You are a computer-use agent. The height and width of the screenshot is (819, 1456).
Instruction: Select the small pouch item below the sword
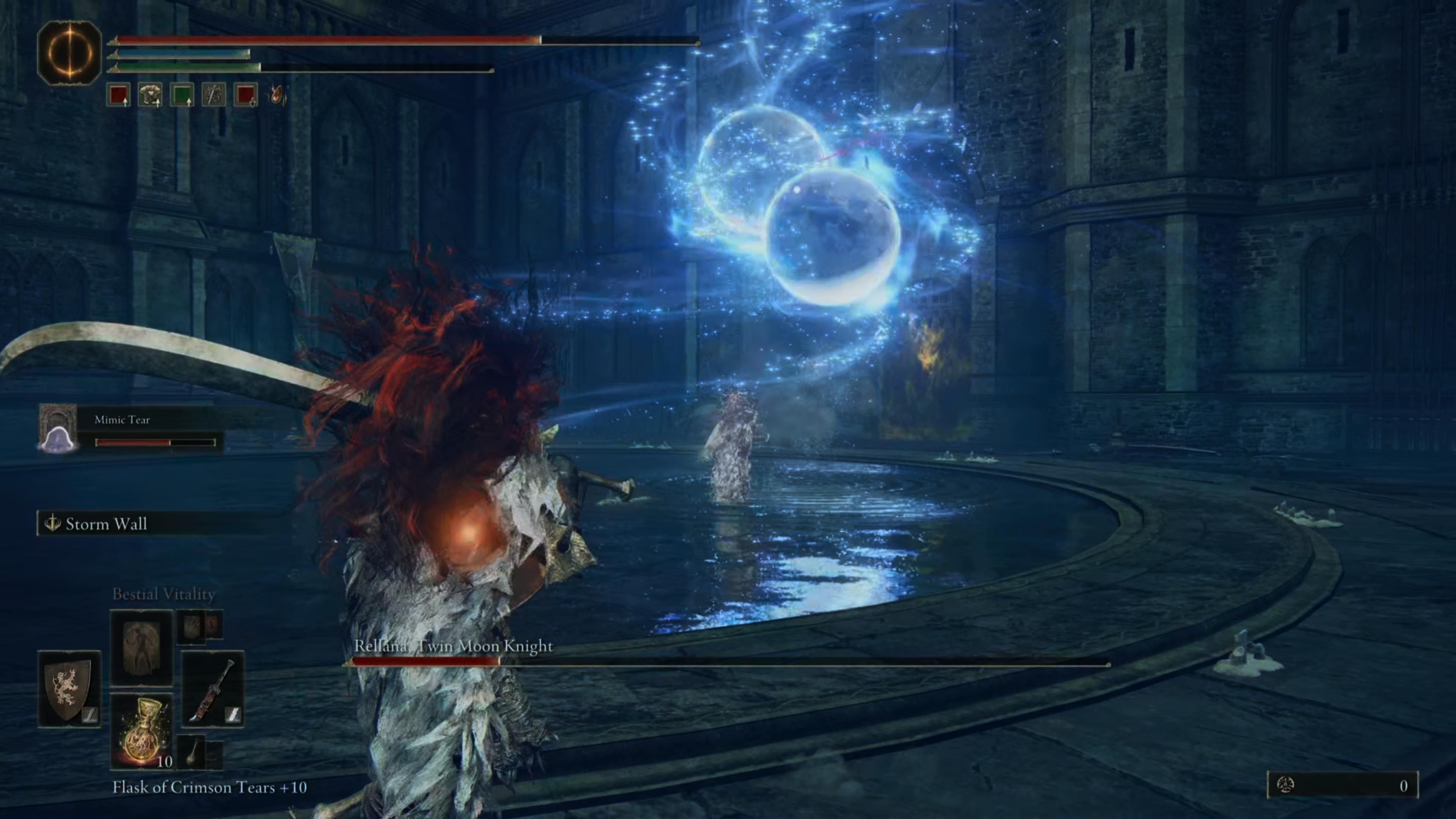[x=192, y=752]
